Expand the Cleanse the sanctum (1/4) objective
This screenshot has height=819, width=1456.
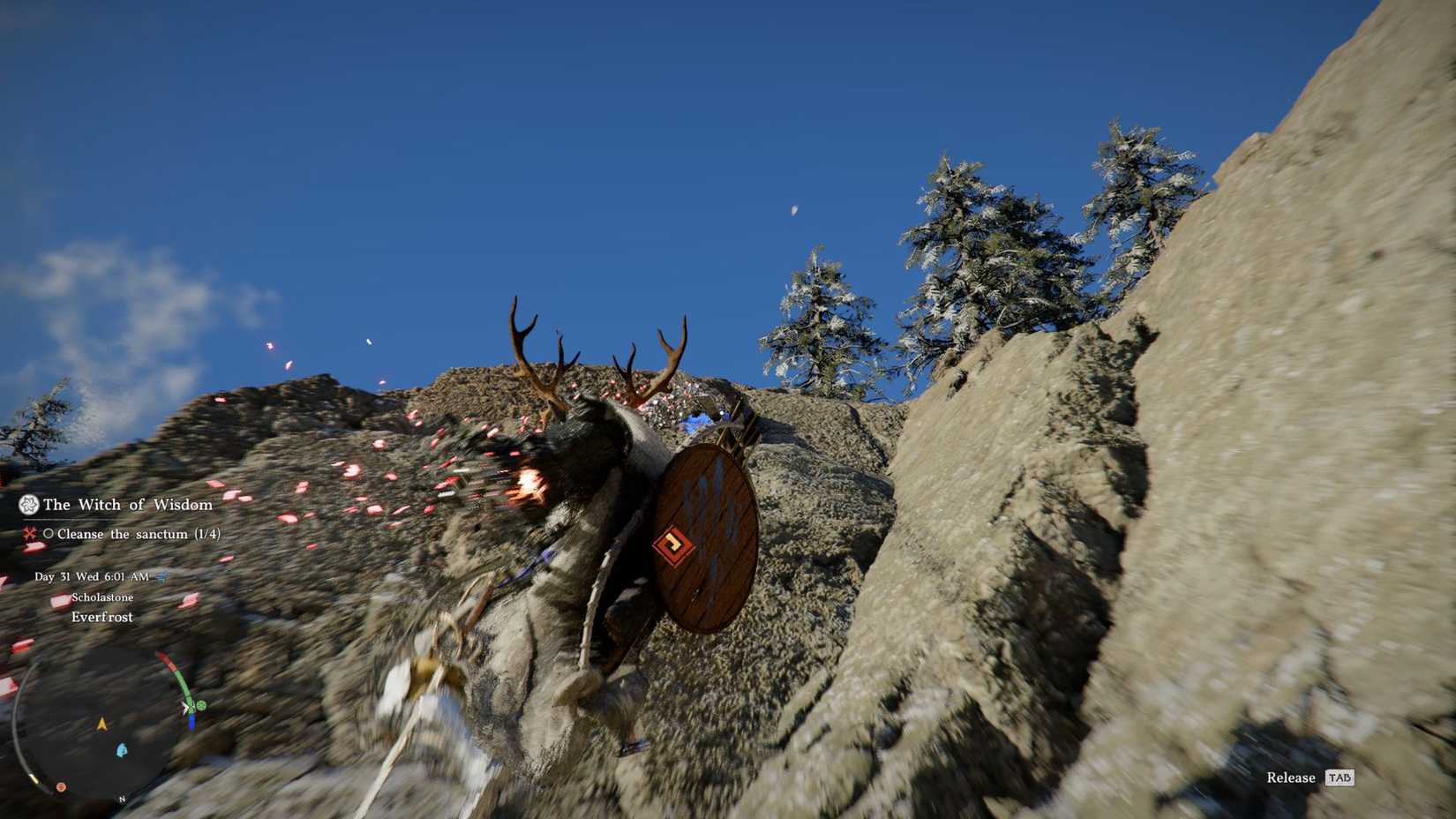(139, 534)
